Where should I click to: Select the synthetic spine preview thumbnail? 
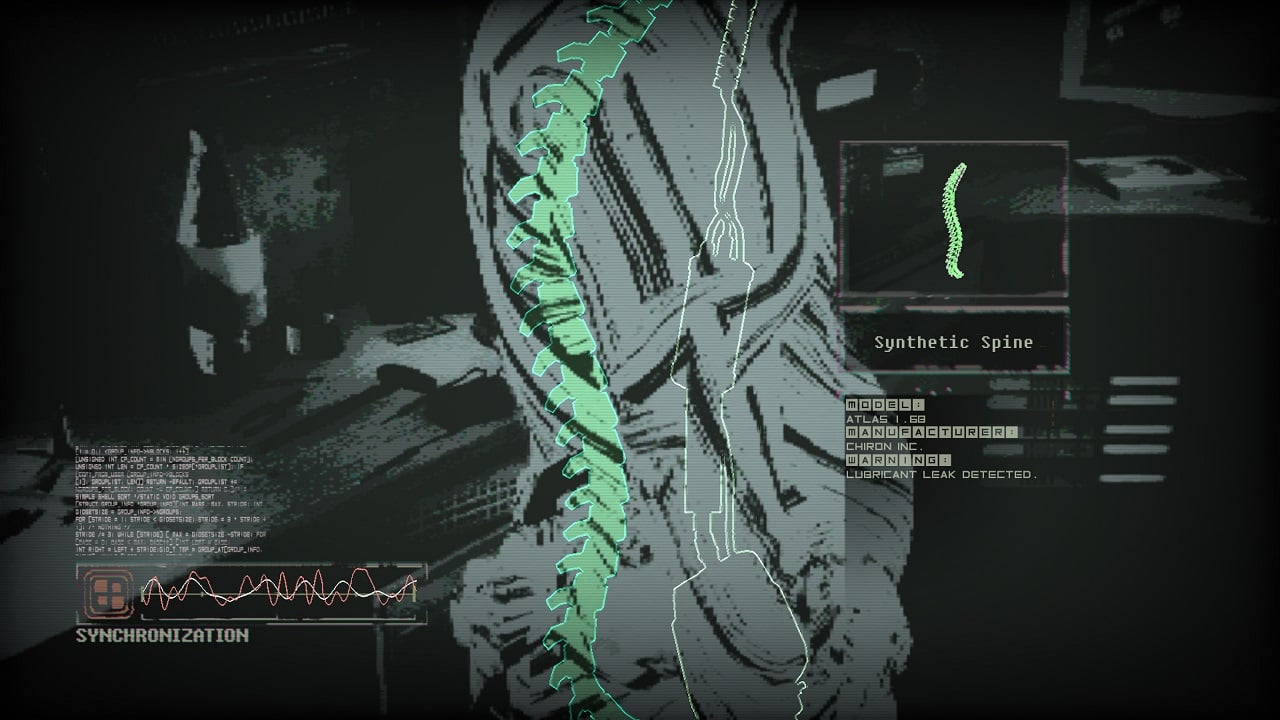click(954, 220)
